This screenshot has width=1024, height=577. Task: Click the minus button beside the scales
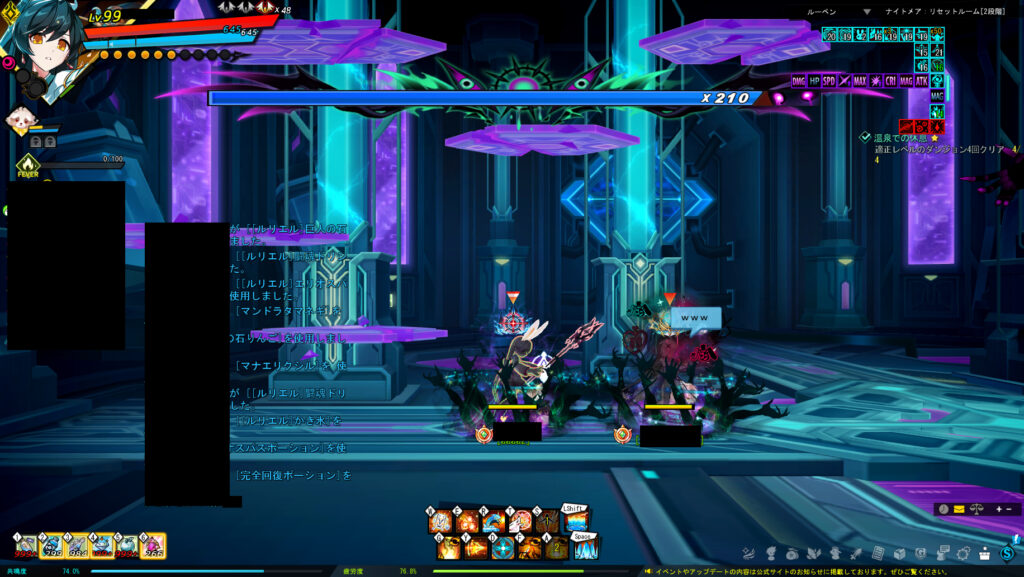pos(1009,509)
